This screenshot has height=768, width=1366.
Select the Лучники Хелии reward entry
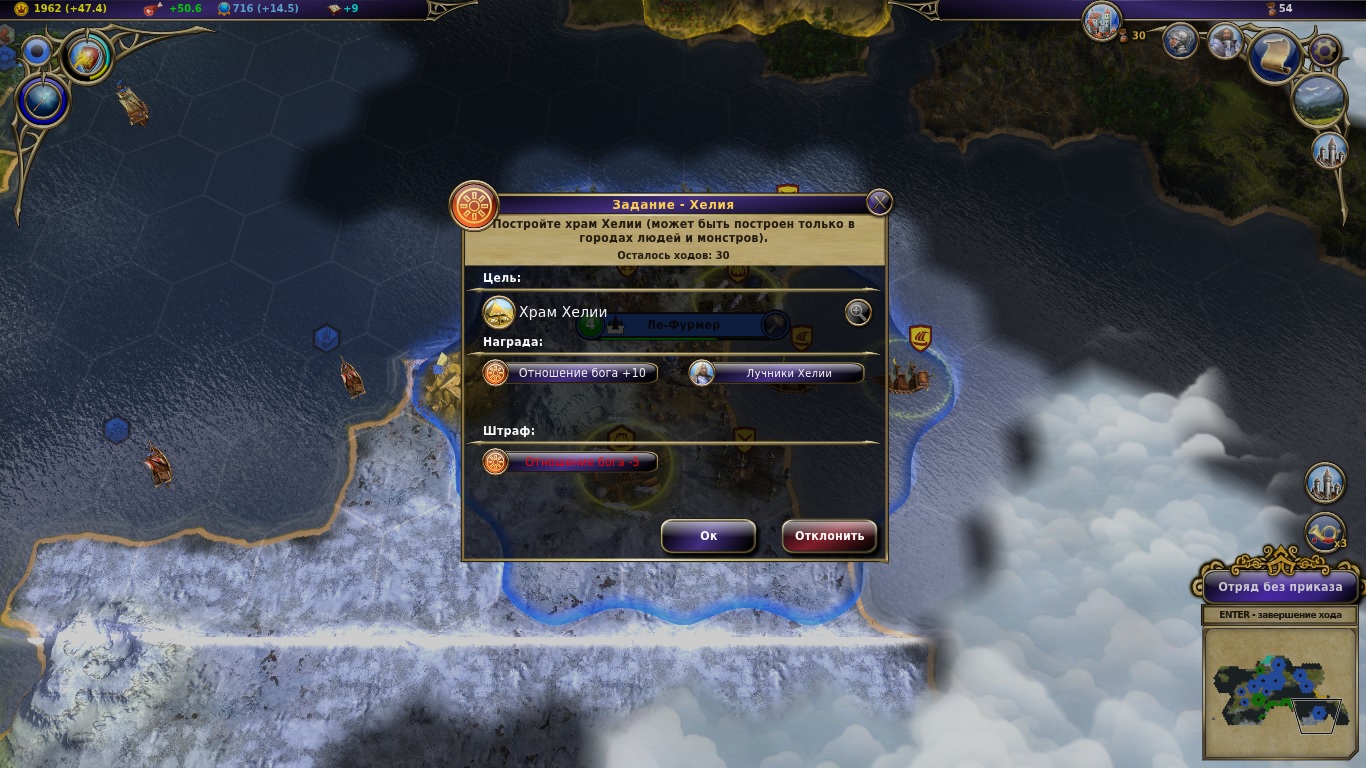pos(777,373)
